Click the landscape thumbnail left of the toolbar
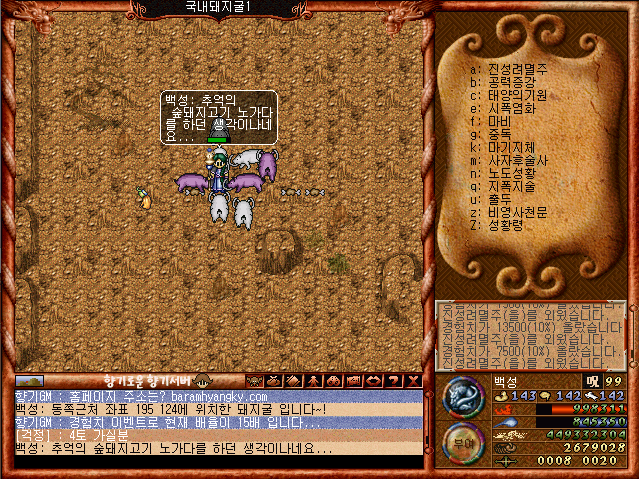 coord(29,381)
